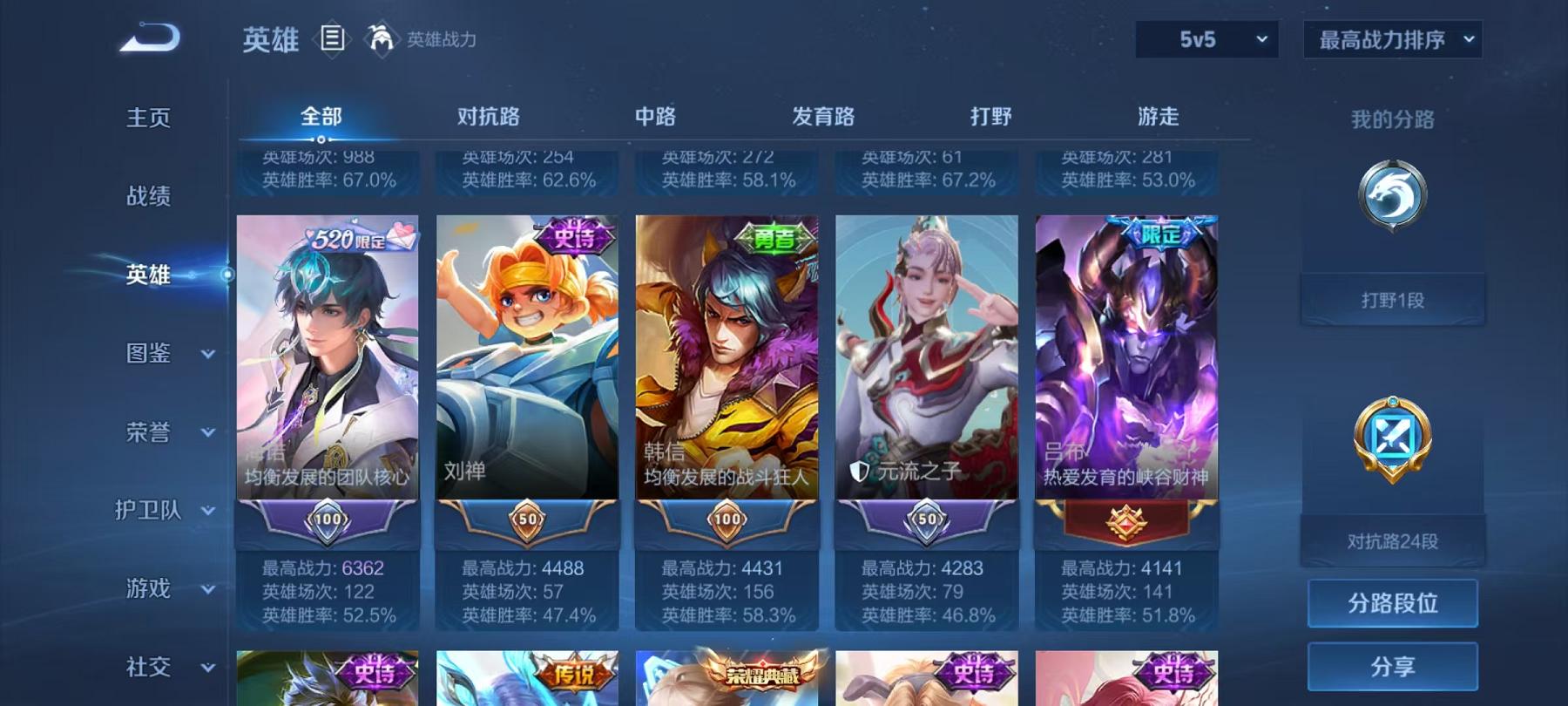Click the 分路段位 button
Viewport: 1568px width, 706px height.
1391,603
